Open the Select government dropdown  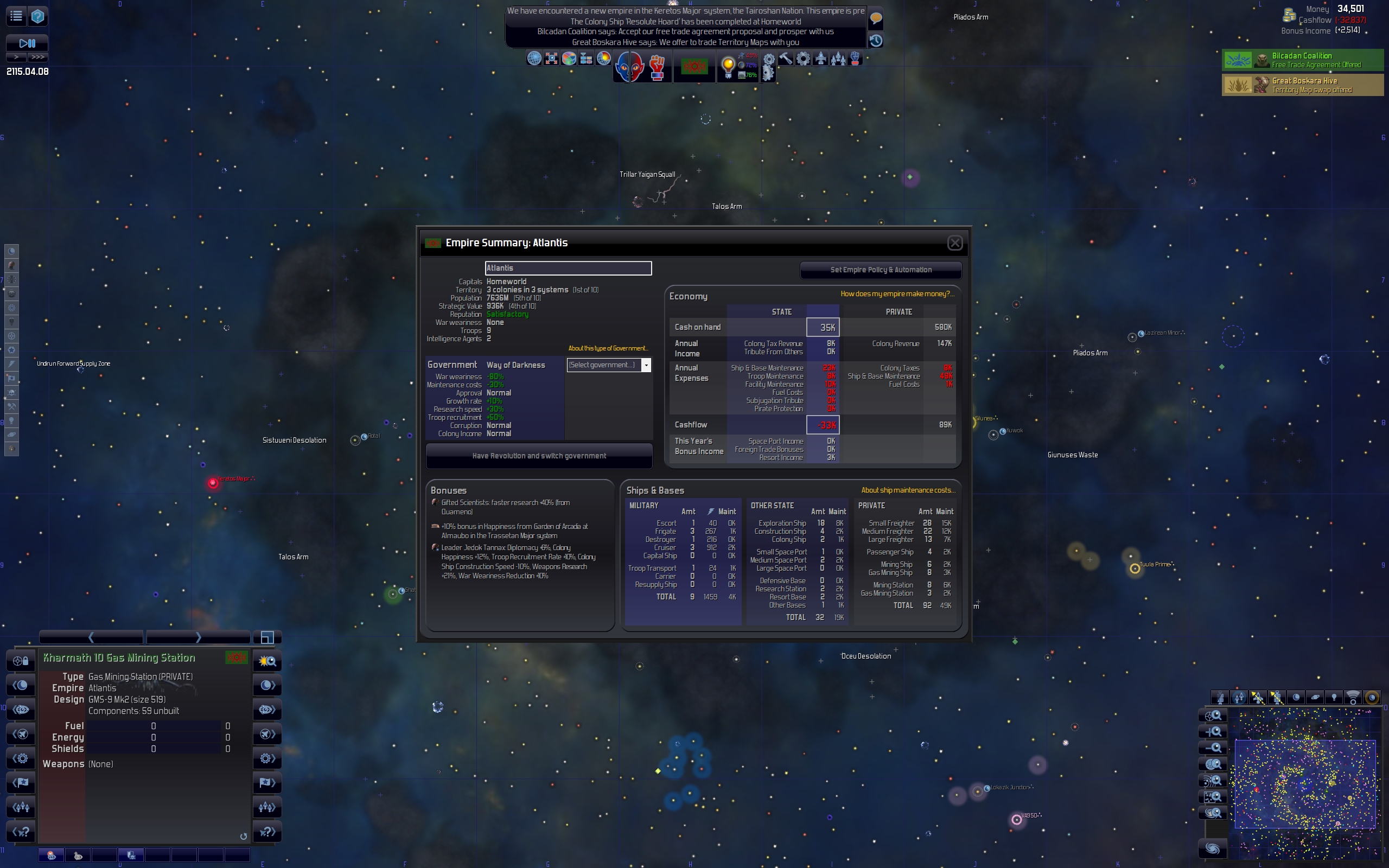(646, 365)
